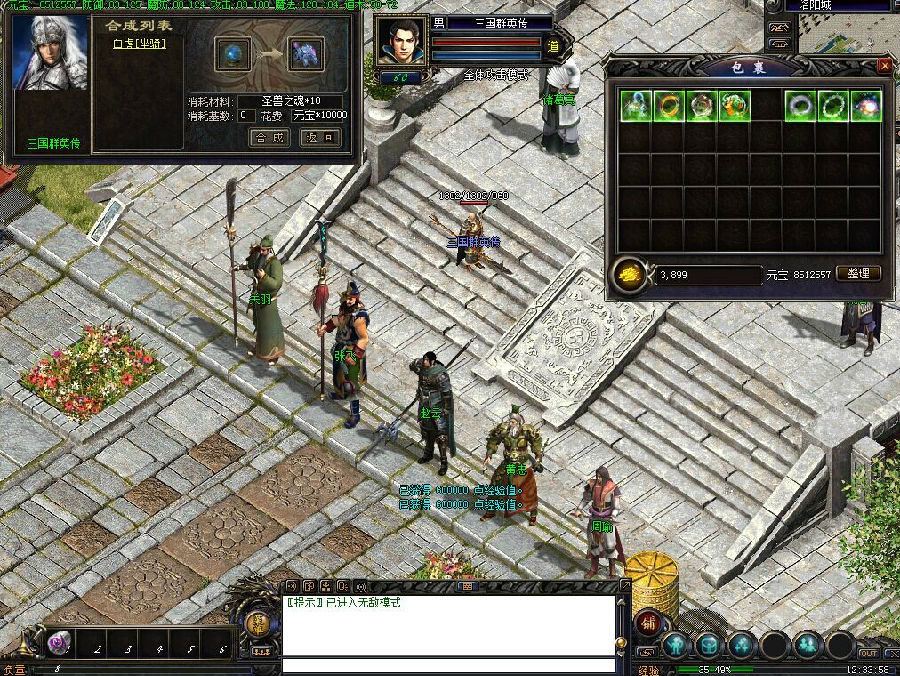The width and height of the screenshot is (900, 676).
Task: Select the first blue-green item in bag
Action: pyautogui.click(x=635, y=105)
